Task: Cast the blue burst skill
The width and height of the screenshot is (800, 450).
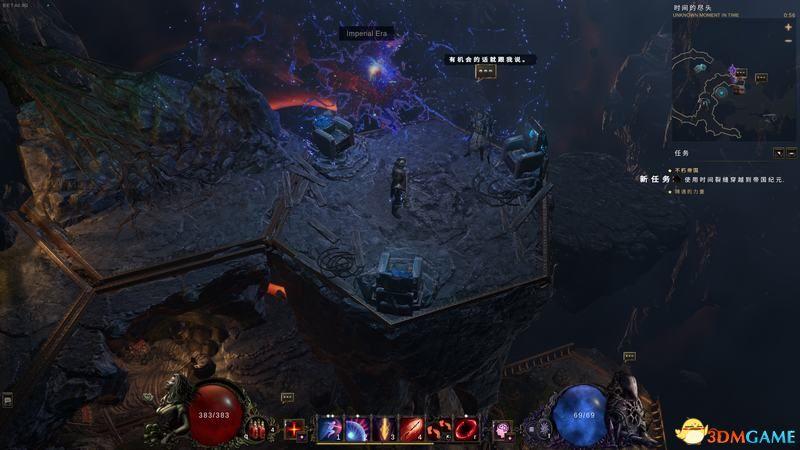Action: [x=356, y=429]
